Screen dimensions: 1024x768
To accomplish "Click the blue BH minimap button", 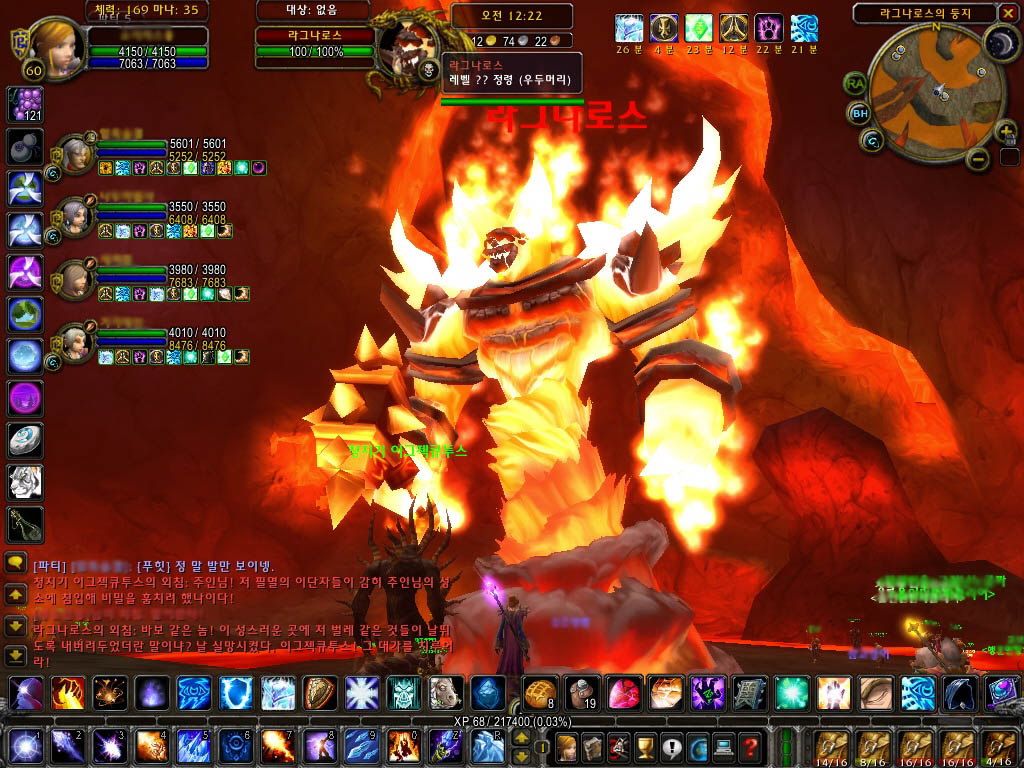I will point(859,113).
